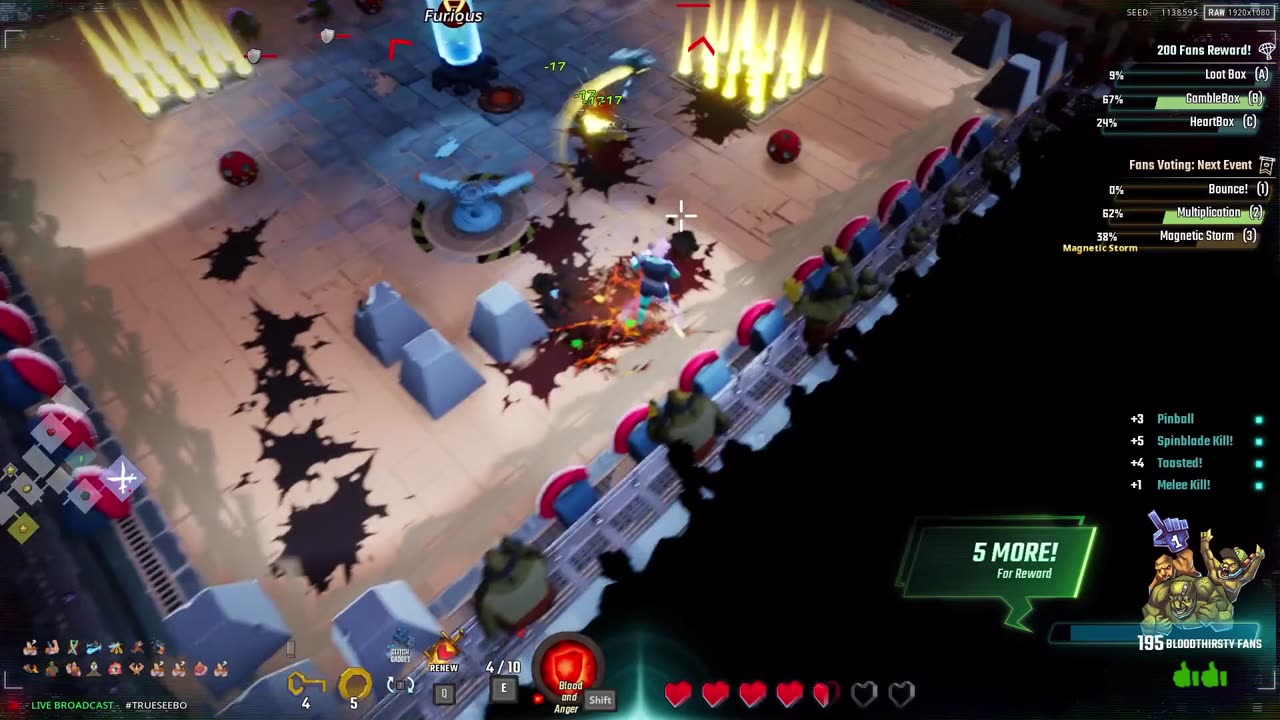
Task: Vote for the GambleBox reward
Action: pos(1212,99)
